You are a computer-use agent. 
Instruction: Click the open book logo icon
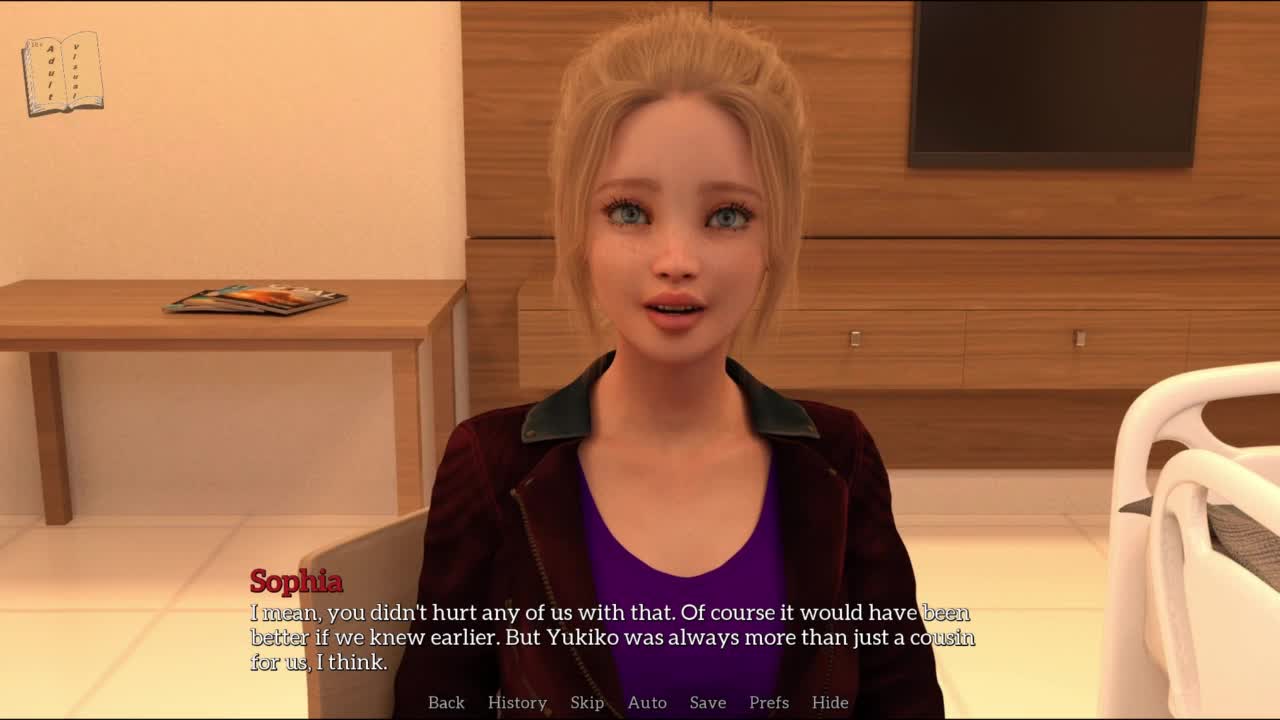pos(63,73)
